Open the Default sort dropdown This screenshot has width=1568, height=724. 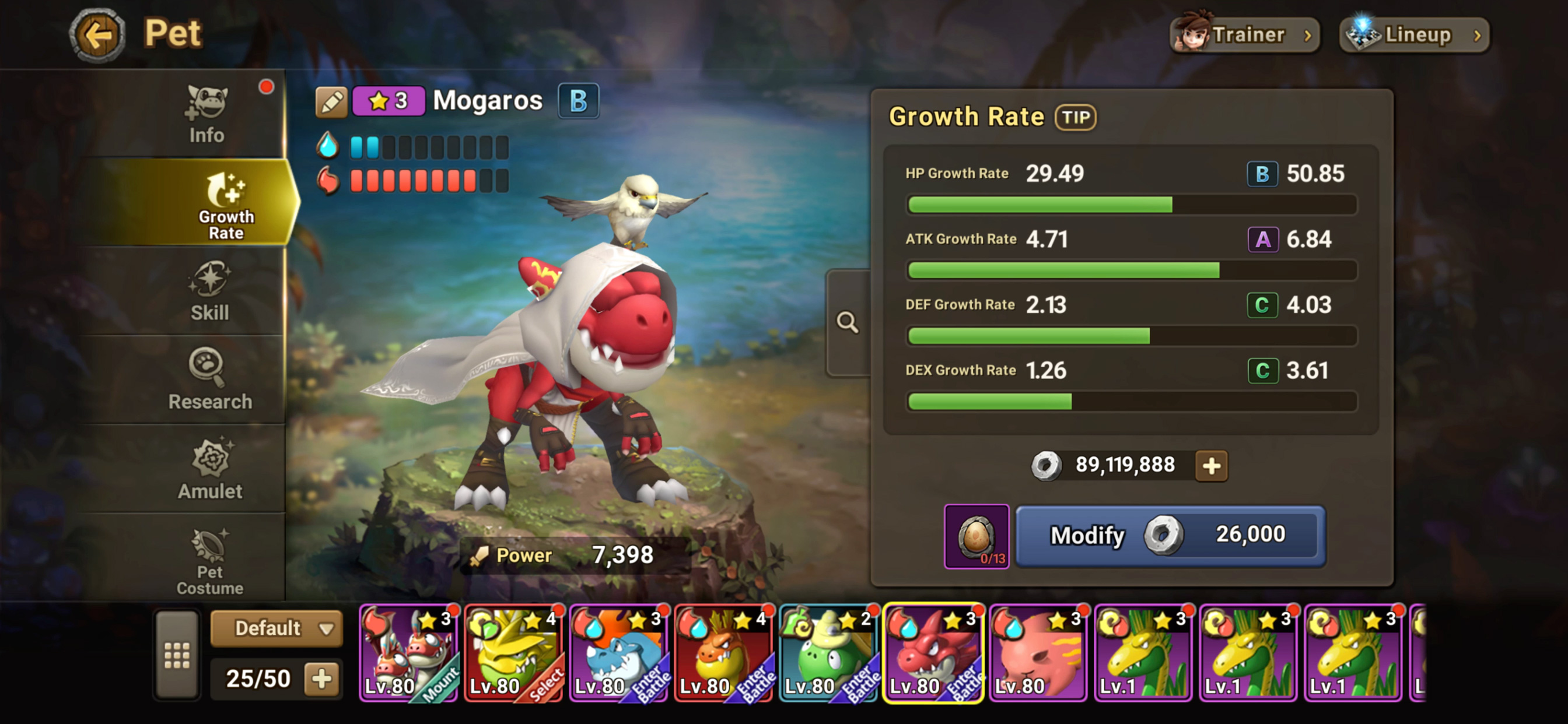click(276, 628)
